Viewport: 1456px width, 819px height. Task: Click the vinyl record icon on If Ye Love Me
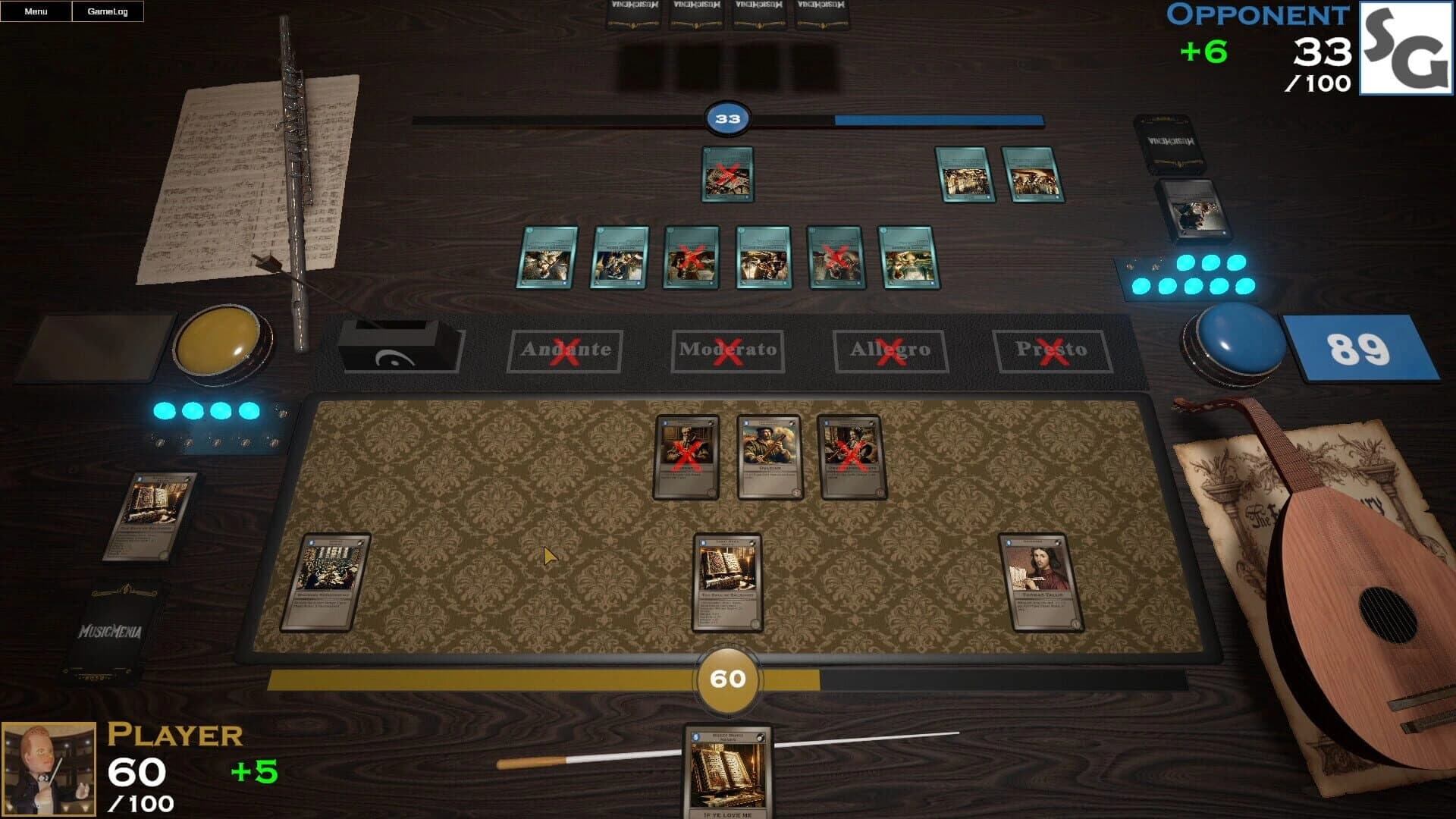pyautogui.click(x=761, y=737)
